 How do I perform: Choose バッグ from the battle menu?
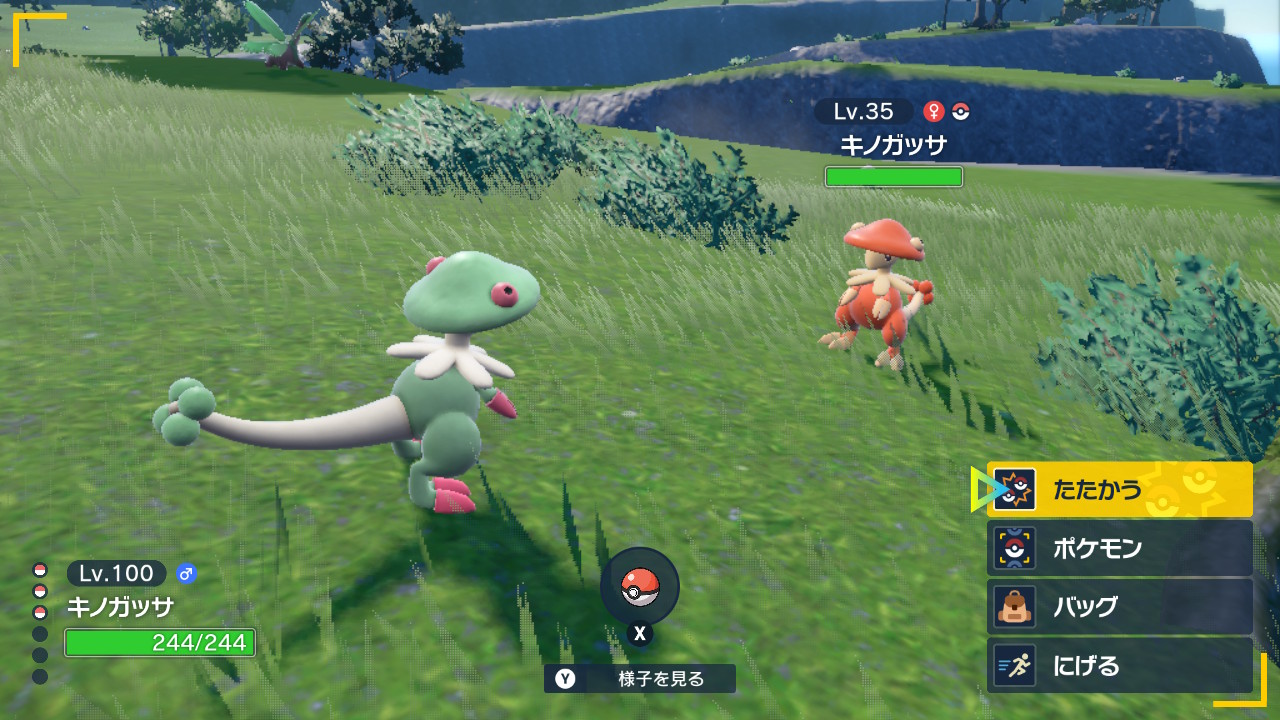click(x=1085, y=606)
